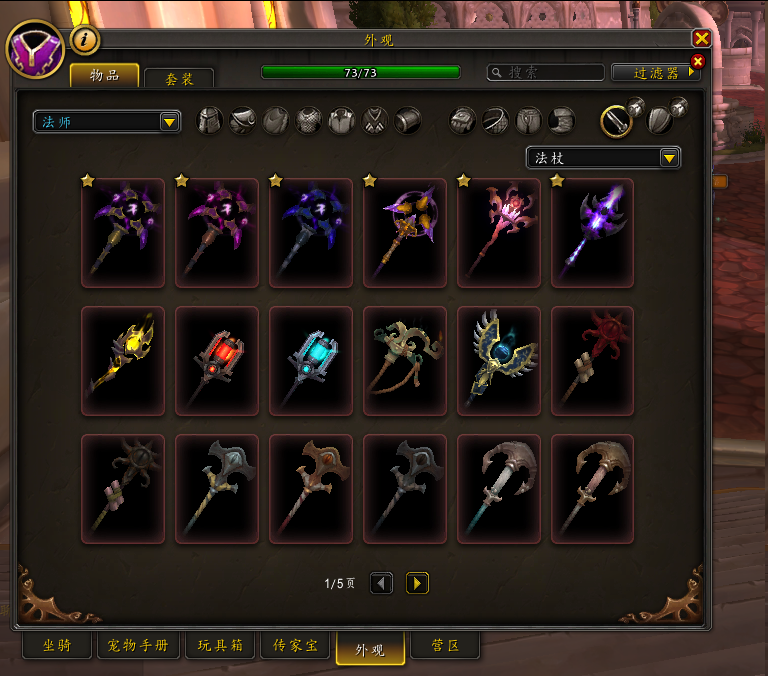Image resolution: width=768 pixels, height=676 pixels.
Task: Choose the helmet slot icon
Action: click(x=210, y=121)
